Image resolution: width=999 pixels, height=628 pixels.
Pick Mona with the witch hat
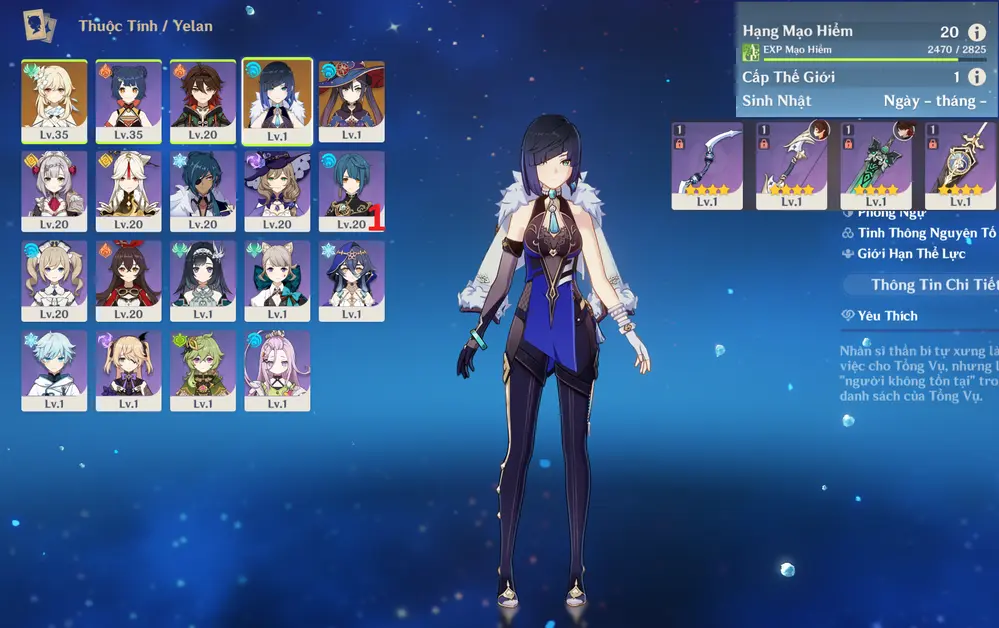tap(351, 99)
